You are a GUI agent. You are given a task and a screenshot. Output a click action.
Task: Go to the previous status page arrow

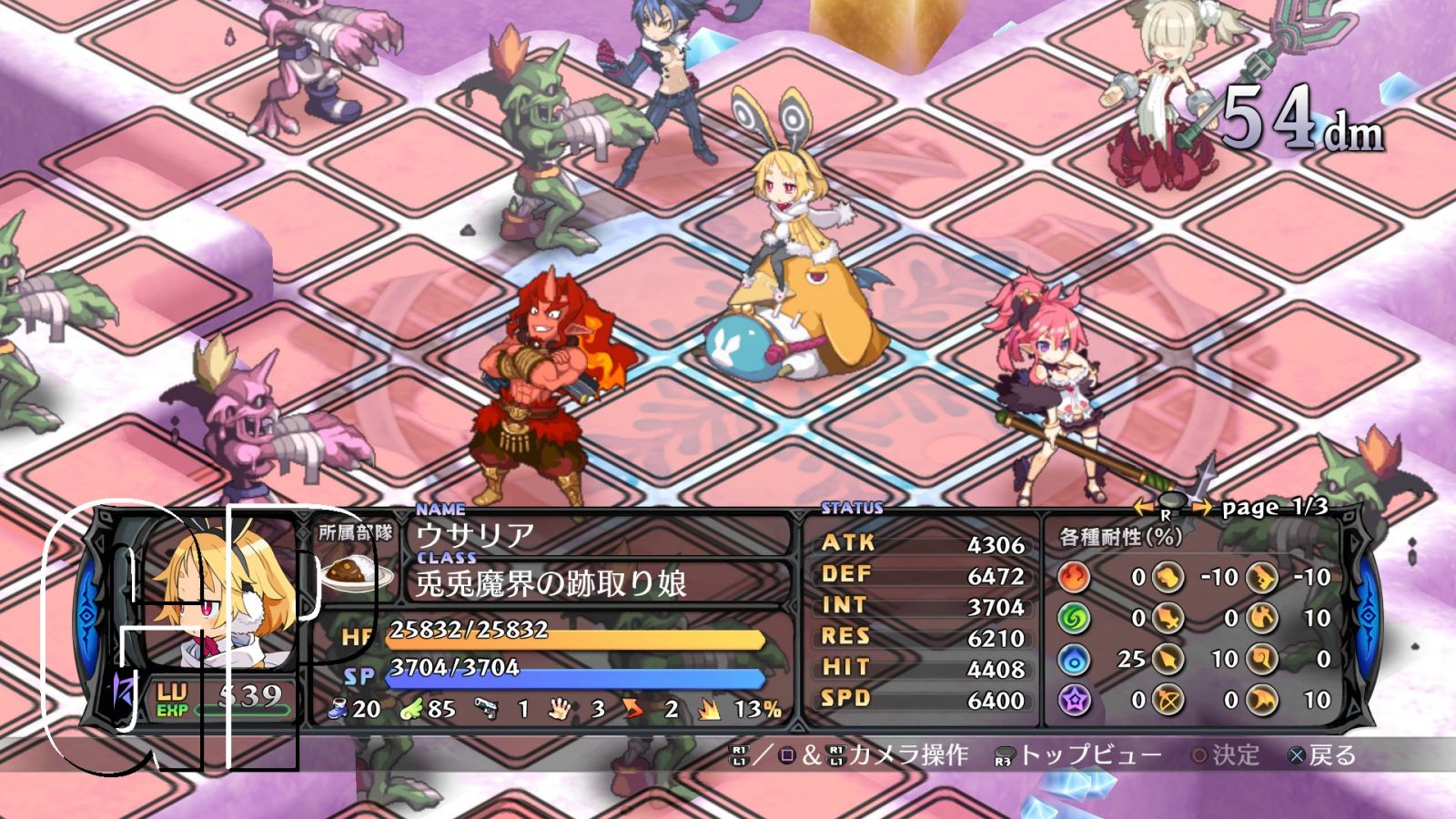(x=1143, y=507)
